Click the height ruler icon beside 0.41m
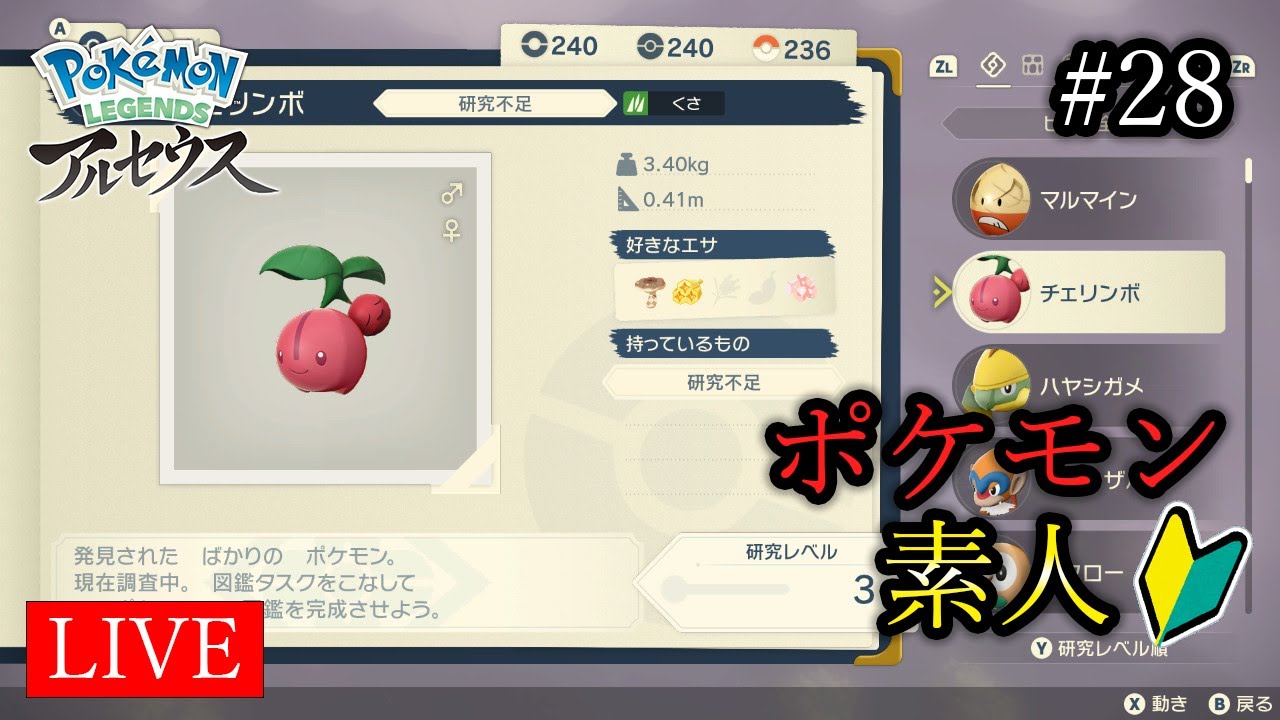Viewport: 1280px width, 720px height. [629, 198]
